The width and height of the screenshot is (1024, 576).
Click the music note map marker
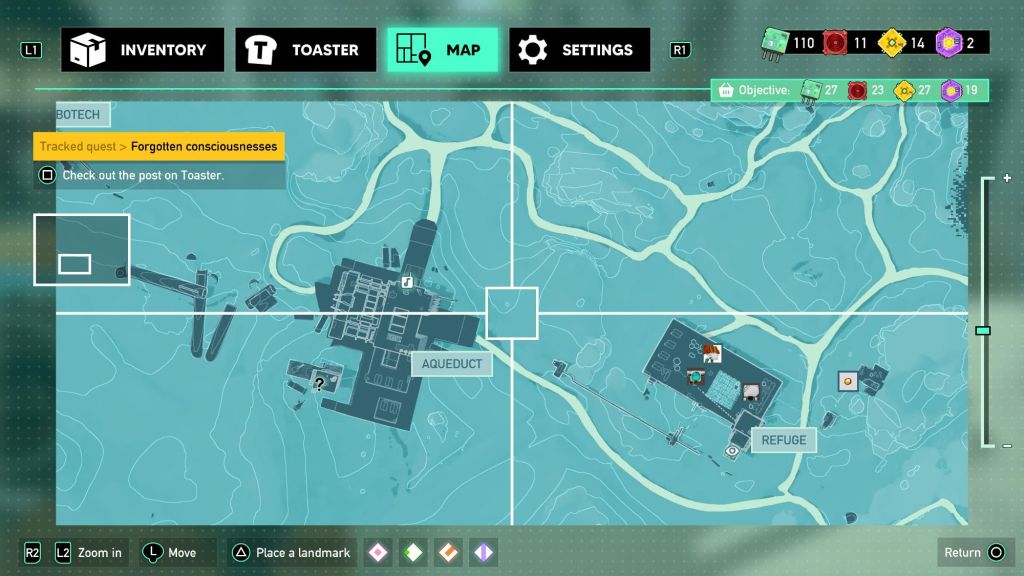coord(407,283)
